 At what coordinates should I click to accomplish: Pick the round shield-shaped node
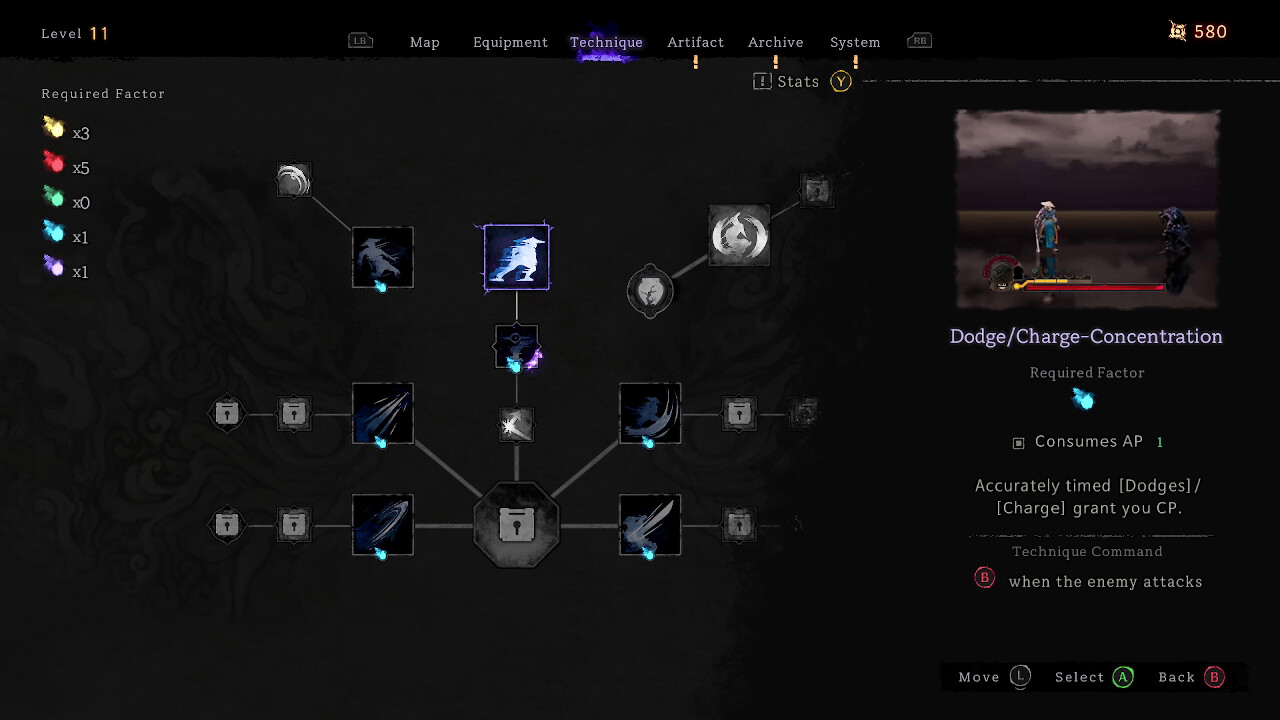650,291
